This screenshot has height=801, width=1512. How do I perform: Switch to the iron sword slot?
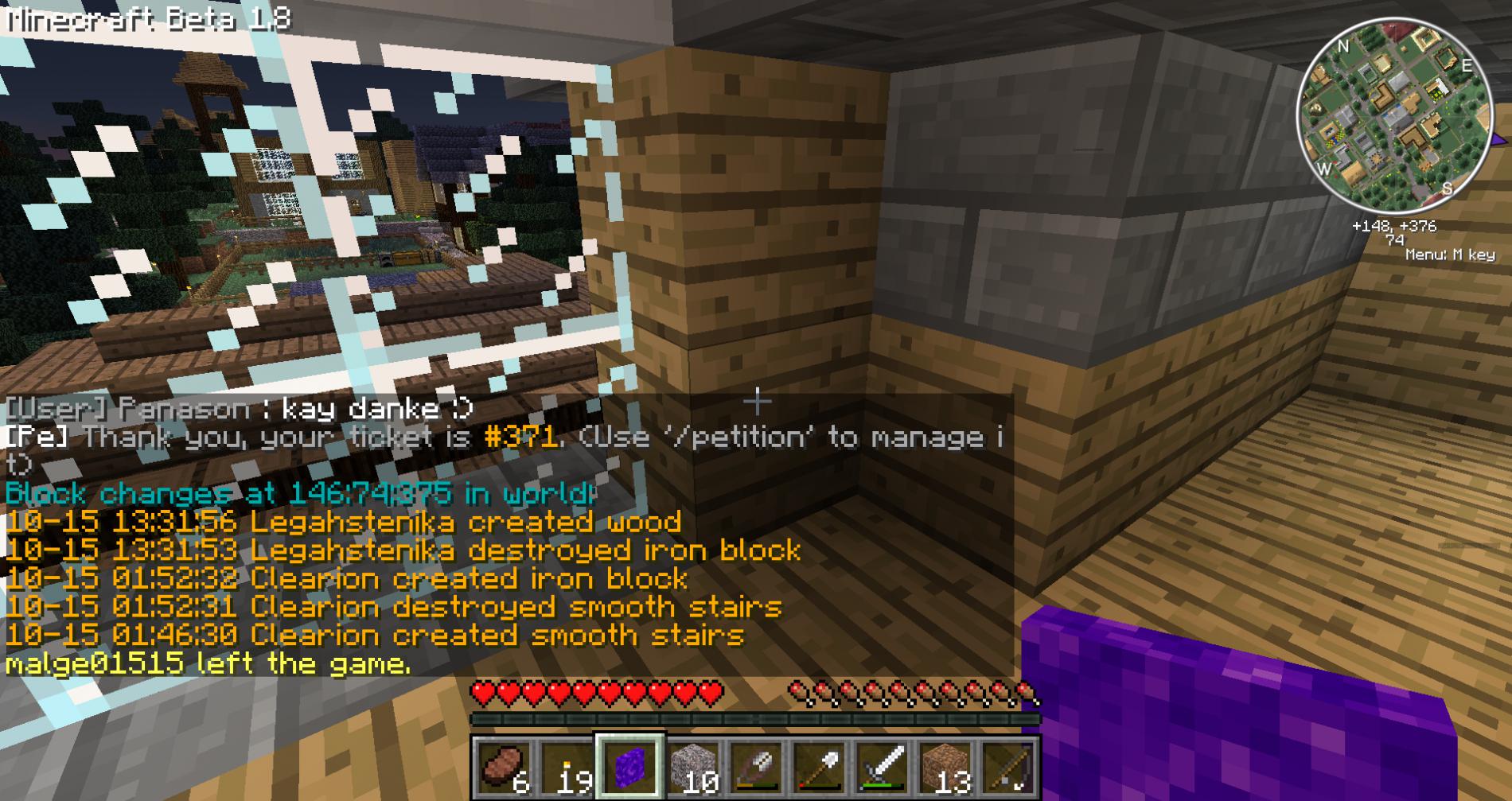pyautogui.click(x=882, y=768)
